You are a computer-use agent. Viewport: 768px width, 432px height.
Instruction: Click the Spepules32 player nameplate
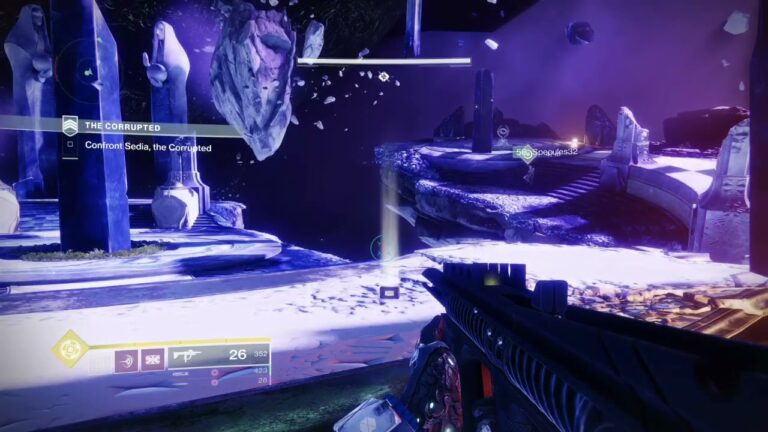coord(549,152)
